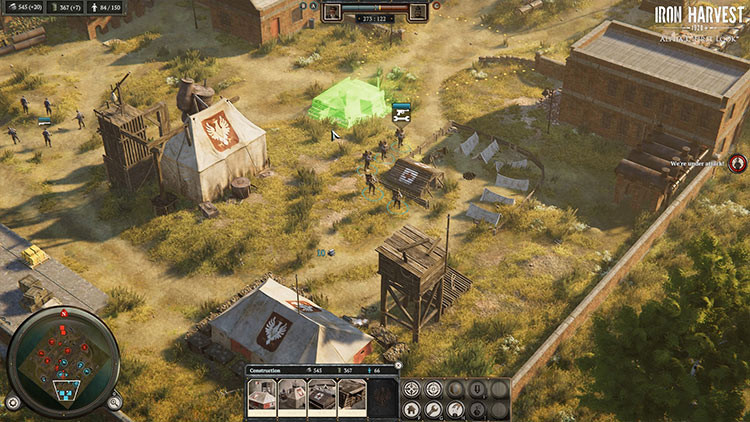Image resolution: width=750 pixels, height=422 pixels.
Task: Click the "We're under attack!" alert icon
Action: [x=738, y=162]
